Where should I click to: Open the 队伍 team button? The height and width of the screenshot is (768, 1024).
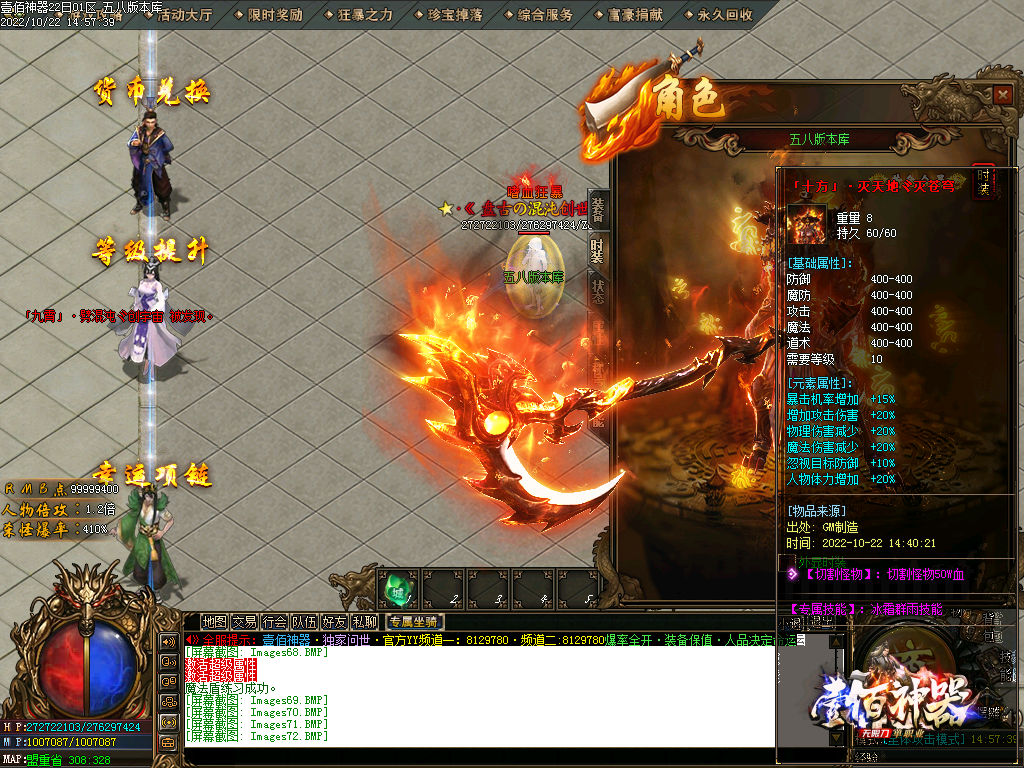(x=304, y=621)
